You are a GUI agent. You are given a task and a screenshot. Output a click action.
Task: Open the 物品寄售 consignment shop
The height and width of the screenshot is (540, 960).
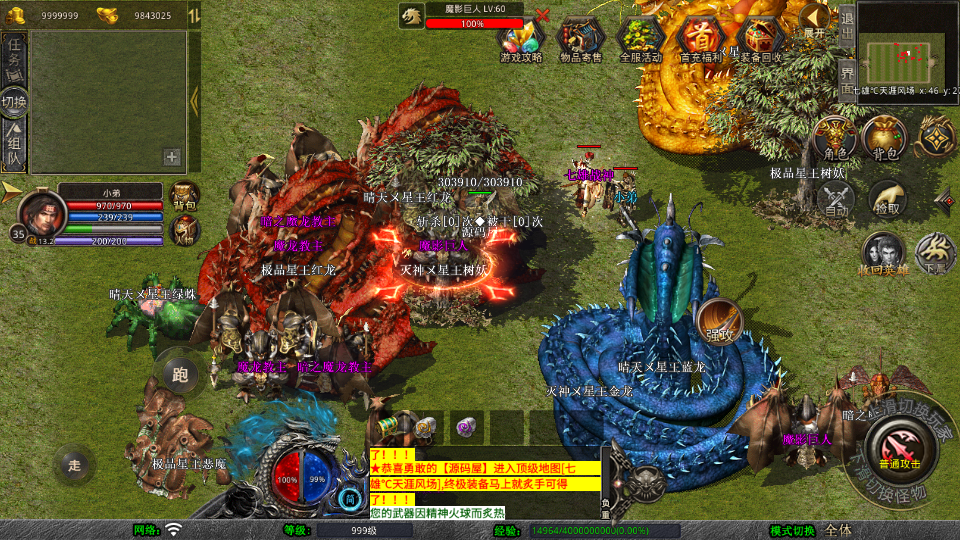click(x=580, y=39)
